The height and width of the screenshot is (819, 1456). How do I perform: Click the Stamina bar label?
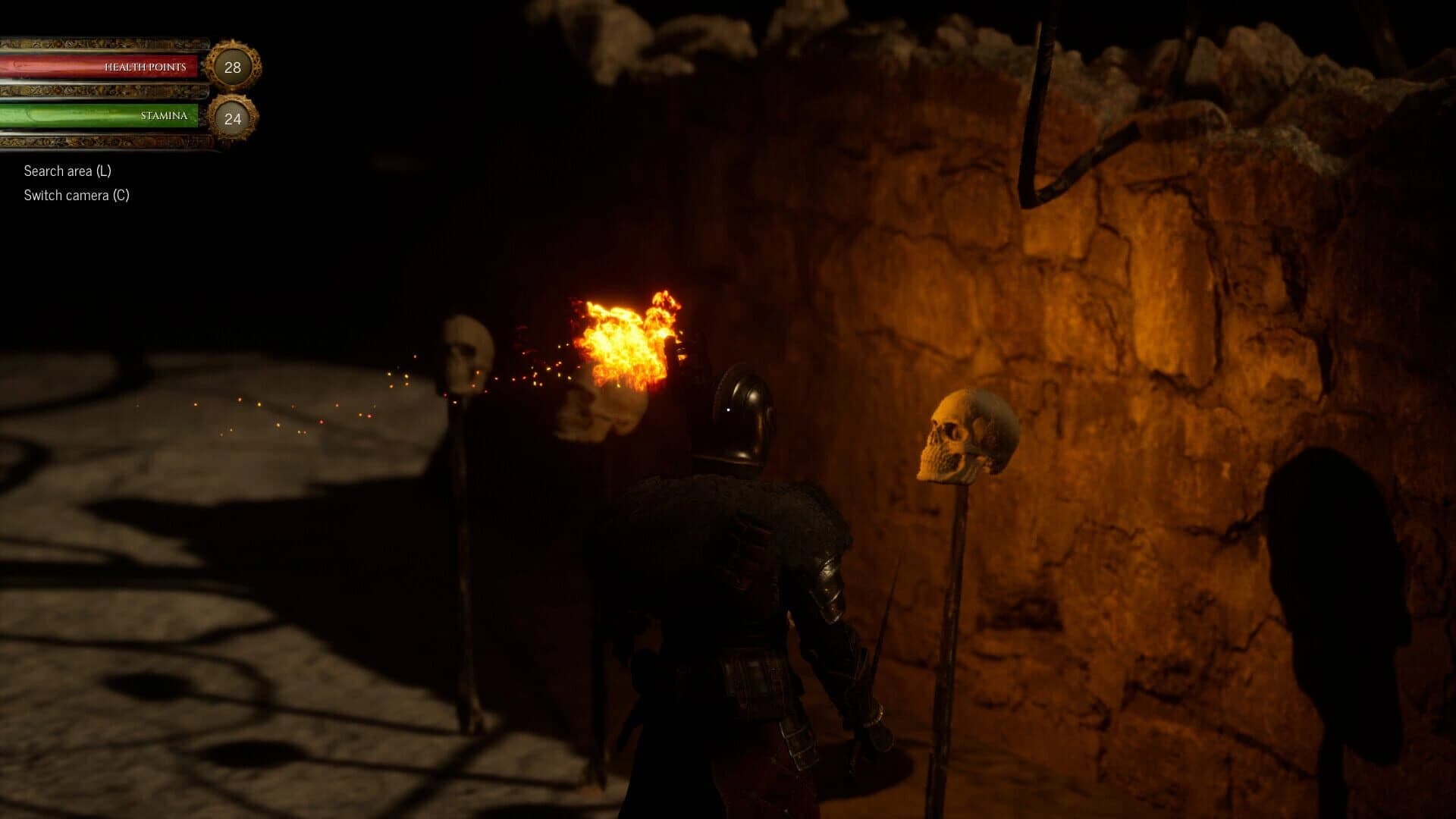(x=164, y=115)
